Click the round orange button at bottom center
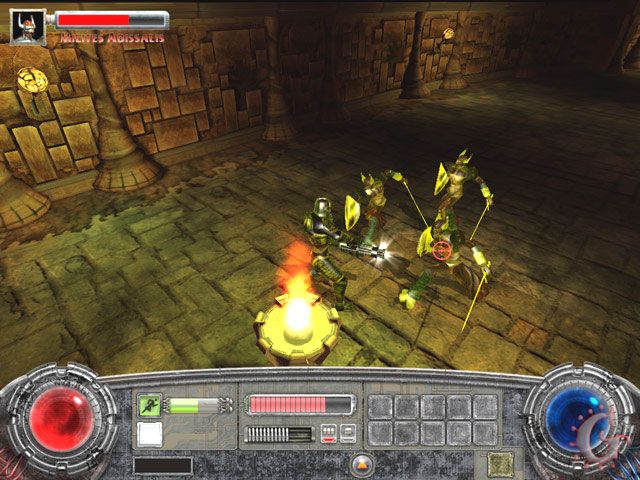Image resolution: width=640 pixels, height=480 pixels. click(x=362, y=464)
